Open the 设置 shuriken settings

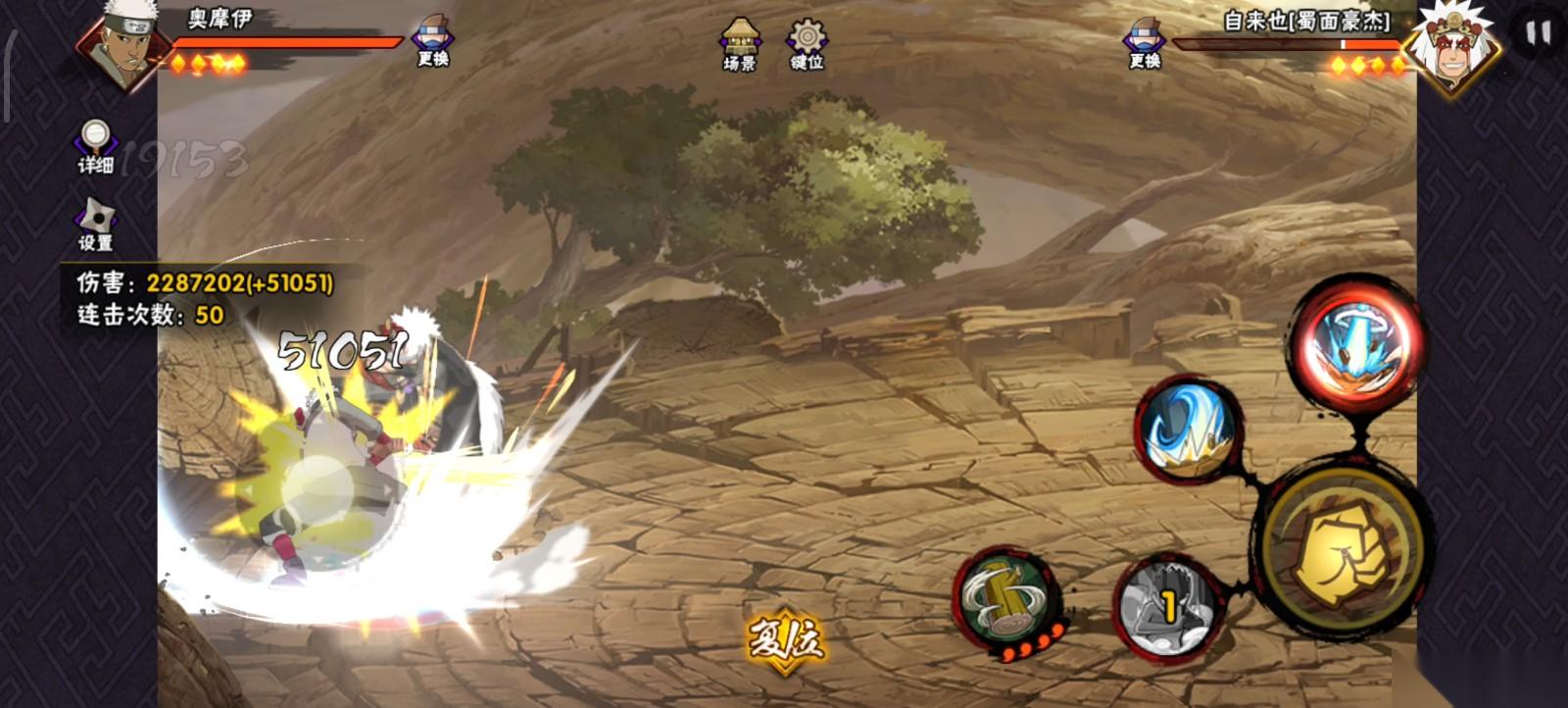[x=96, y=225]
